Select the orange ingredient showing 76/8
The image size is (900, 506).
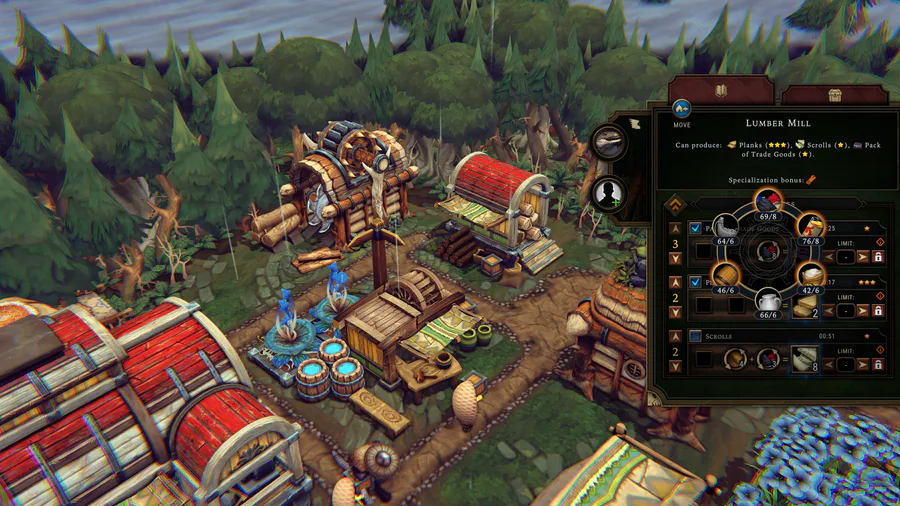tap(810, 226)
